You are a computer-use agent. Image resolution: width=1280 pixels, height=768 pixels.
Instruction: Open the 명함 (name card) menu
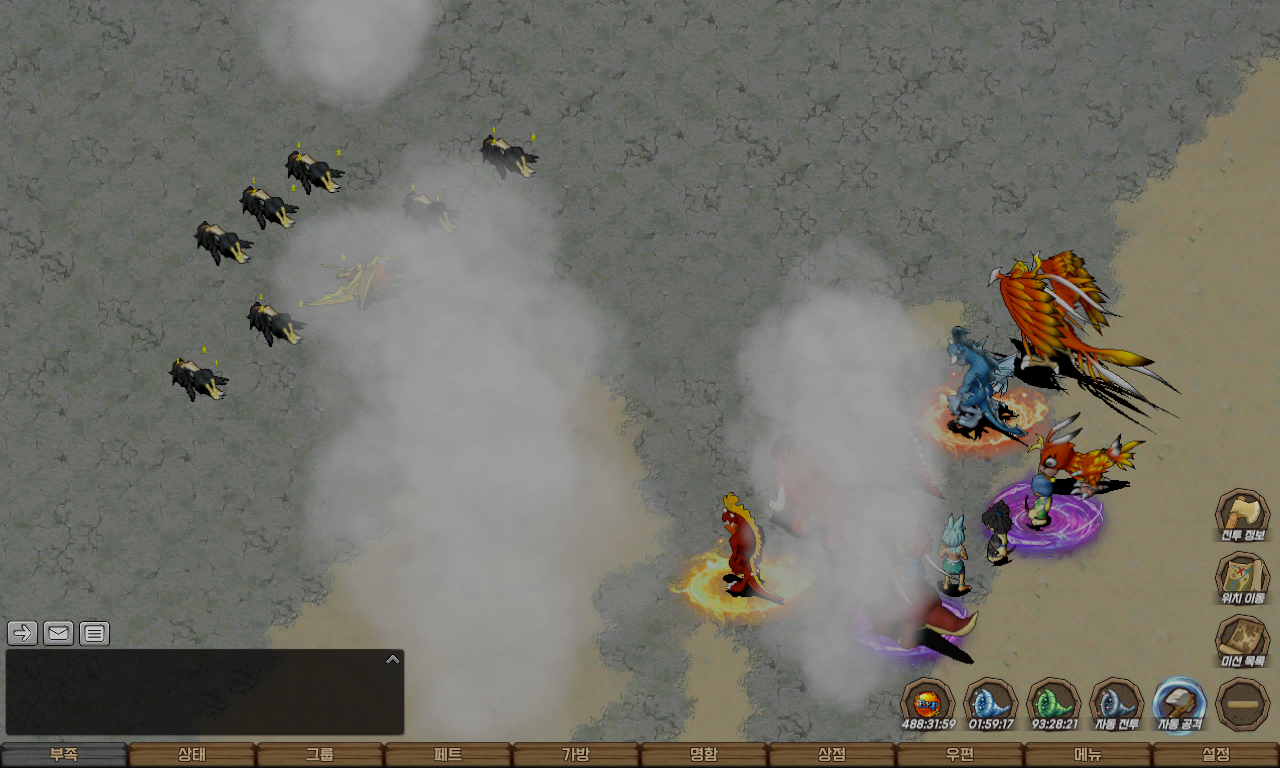pyautogui.click(x=704, y=755)
